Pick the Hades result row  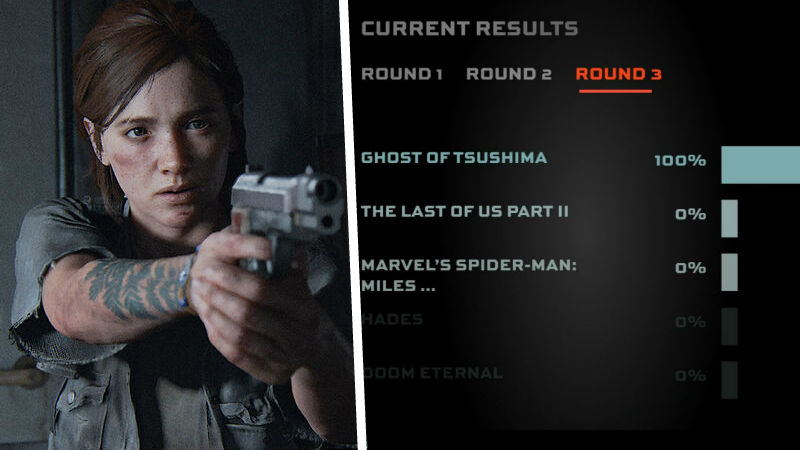coord(392,320)
